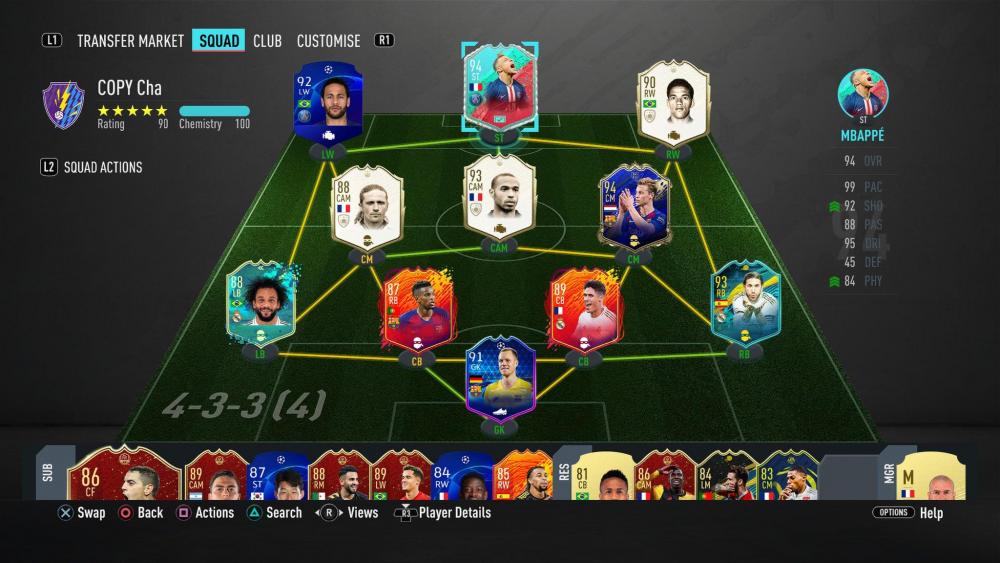The width and height of the screenshot is (1000, 563).
Task: Open the Transfer Market tab
Action: (130, 41)
